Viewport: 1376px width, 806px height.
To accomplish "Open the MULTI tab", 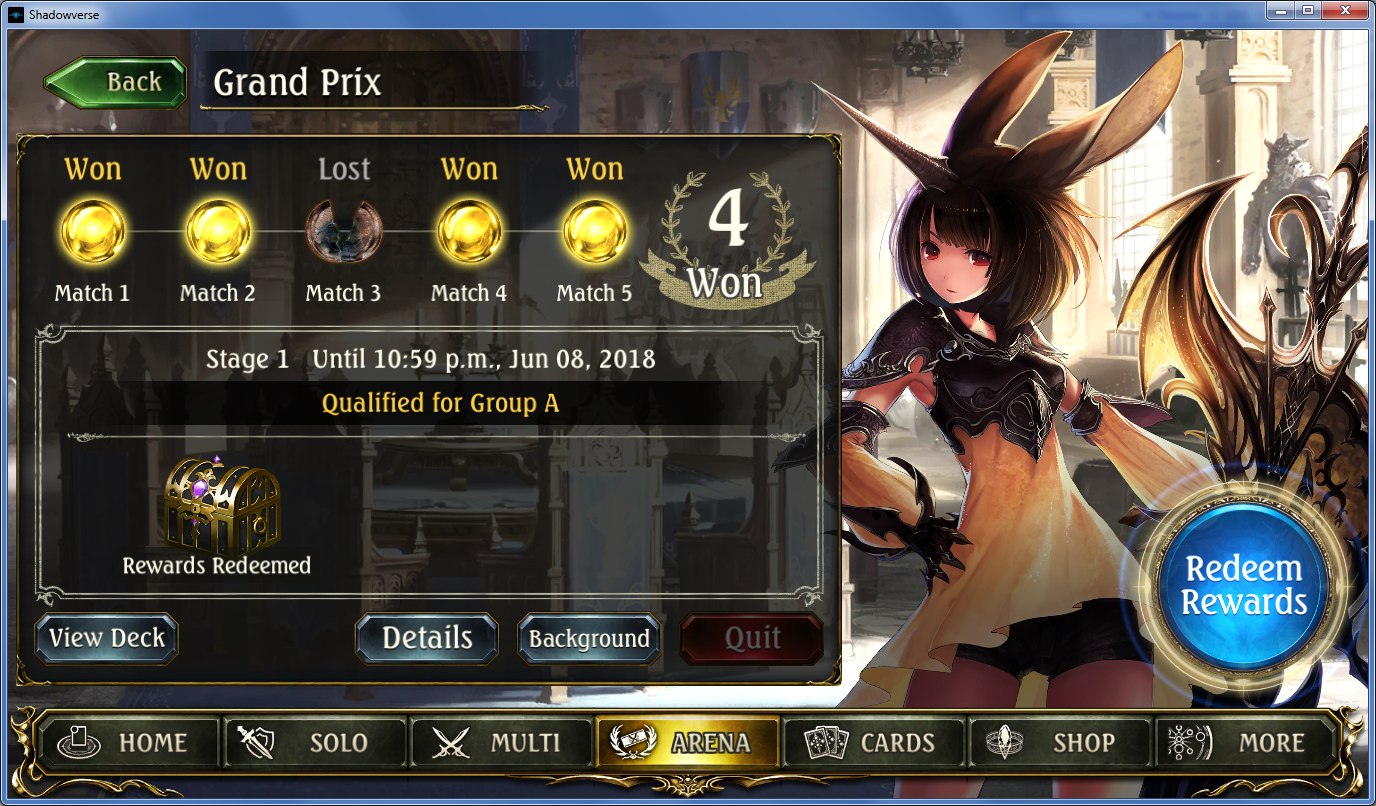I will [x=500, y=743].
